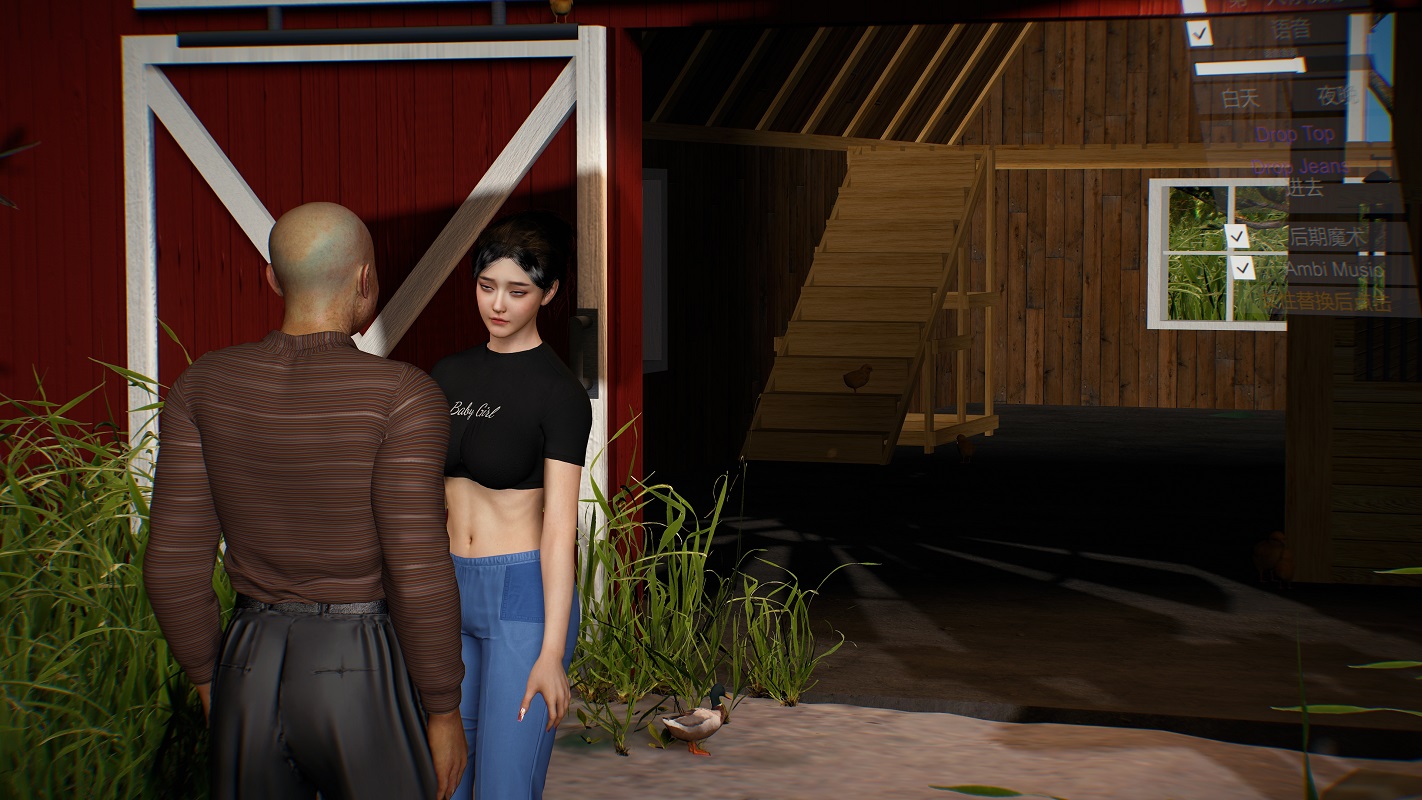This screenshot has height=800, width=1422.
Task: Click the 进去 enter button
Action: point(1305,187)
